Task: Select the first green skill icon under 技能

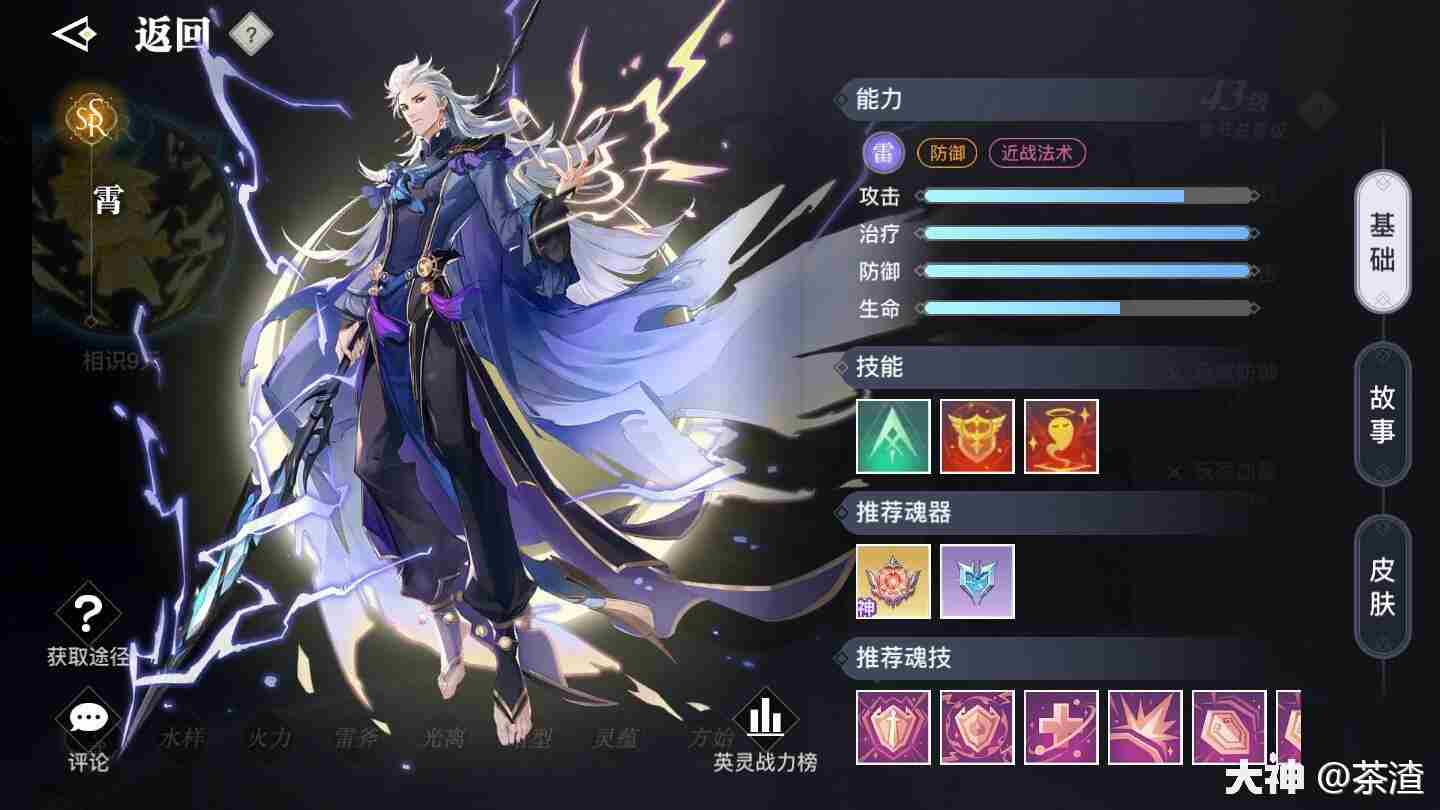Action: click(x=893, y=436)
